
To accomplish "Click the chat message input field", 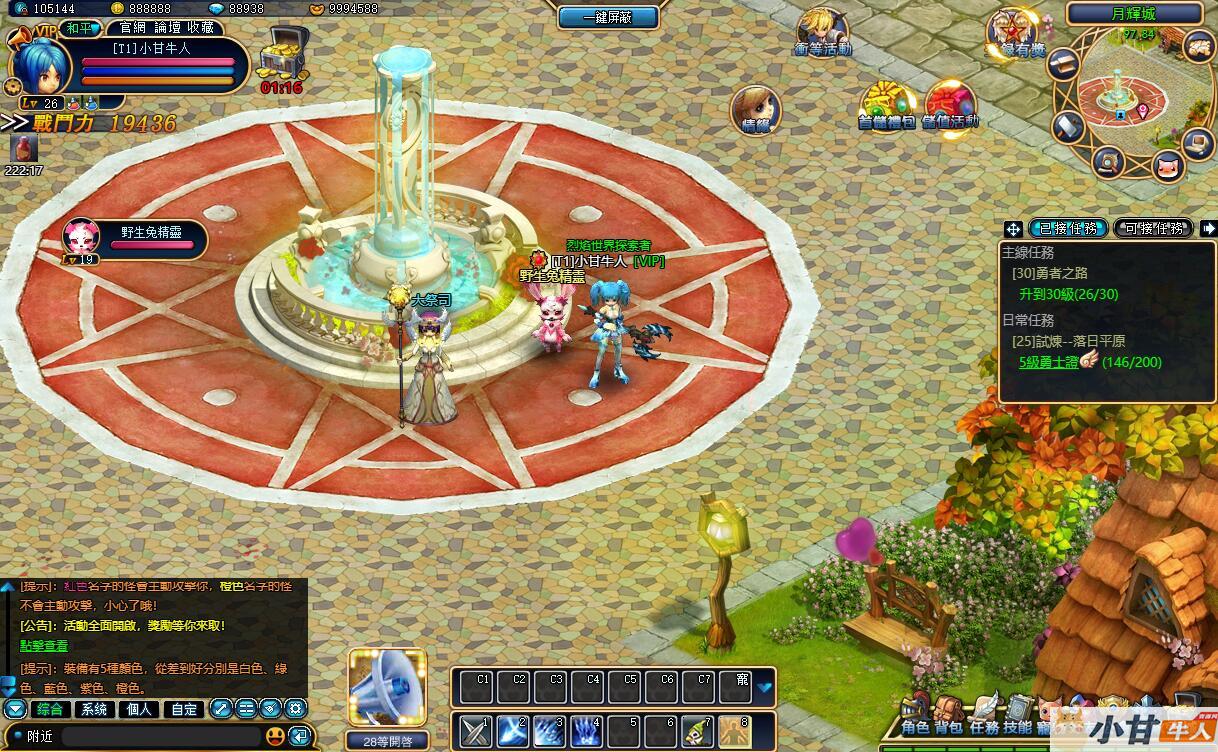I will [160, 736].
